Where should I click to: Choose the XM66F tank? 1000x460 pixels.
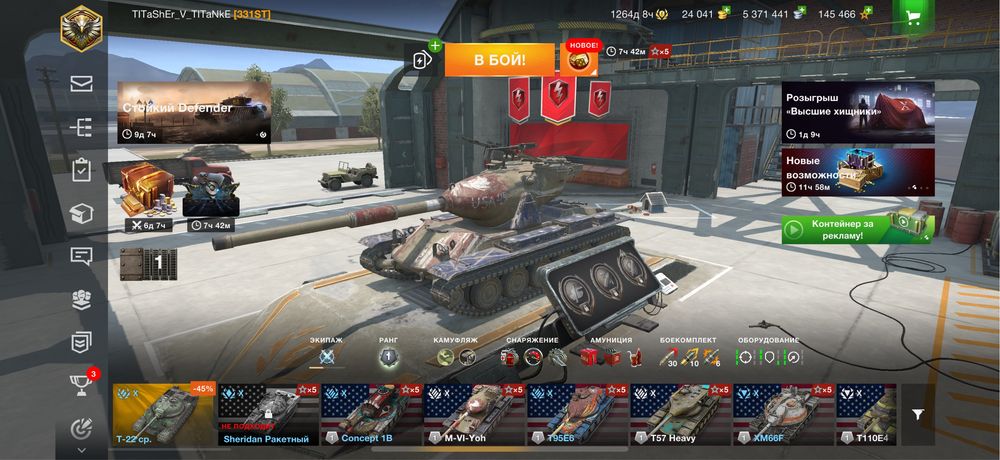point(783,413)
